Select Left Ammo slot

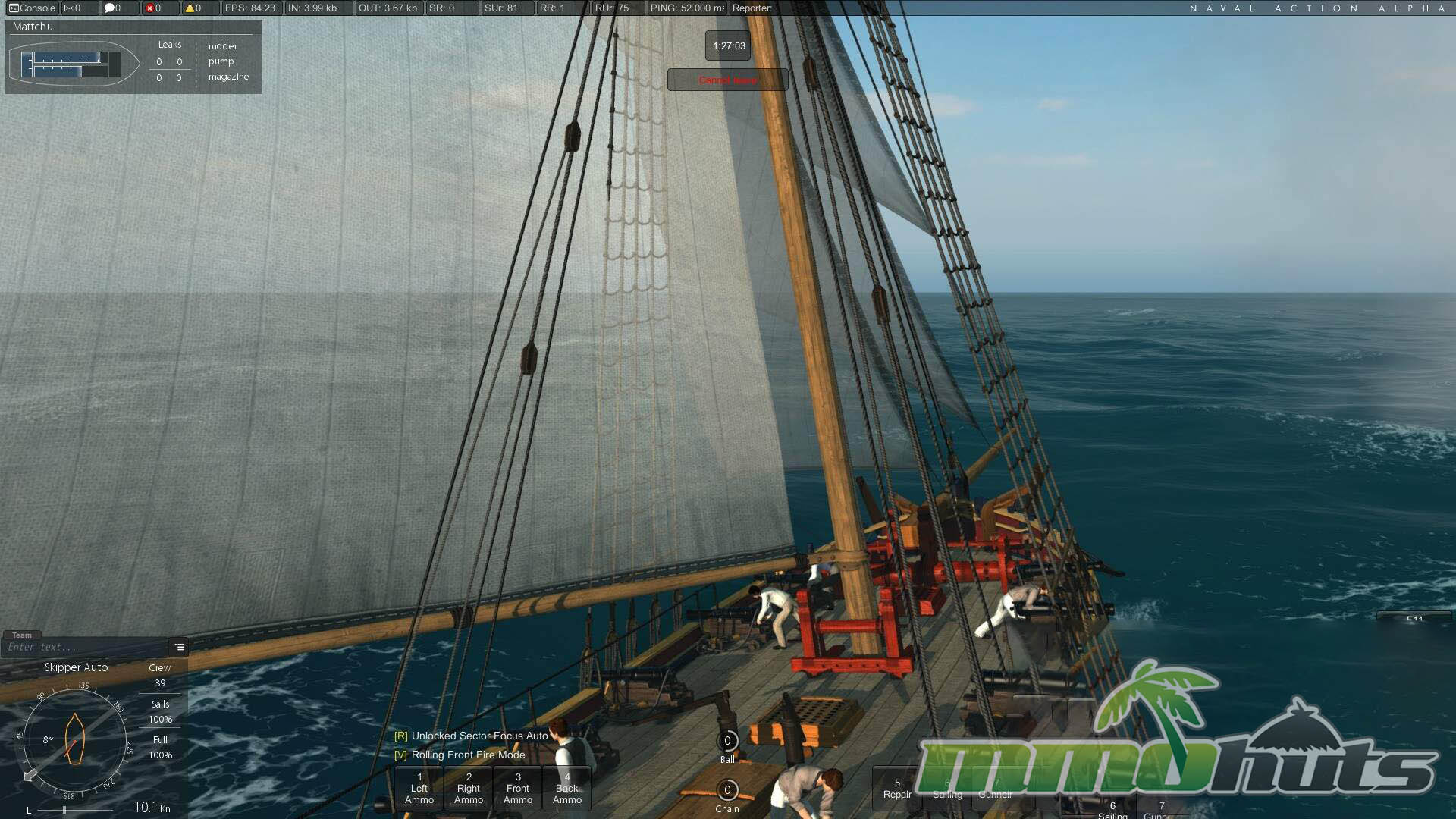tap(419, 789)
